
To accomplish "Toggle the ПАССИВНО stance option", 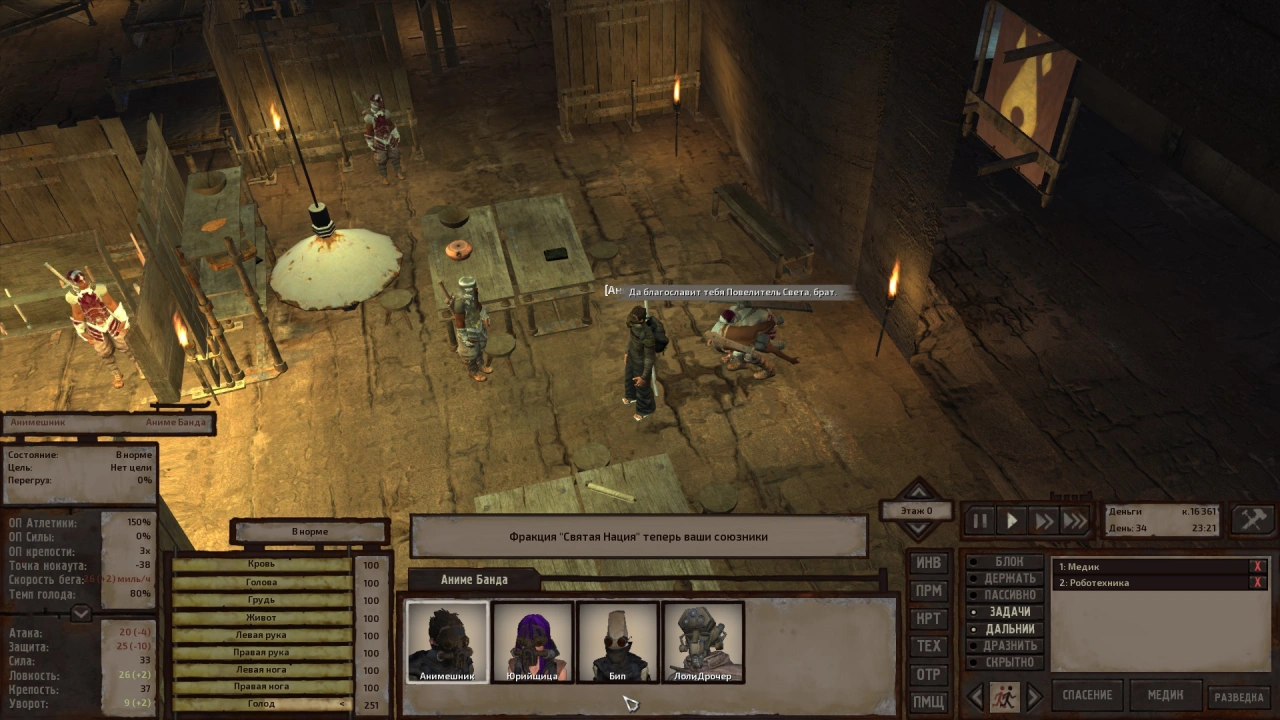I will tap(1008, 595).
